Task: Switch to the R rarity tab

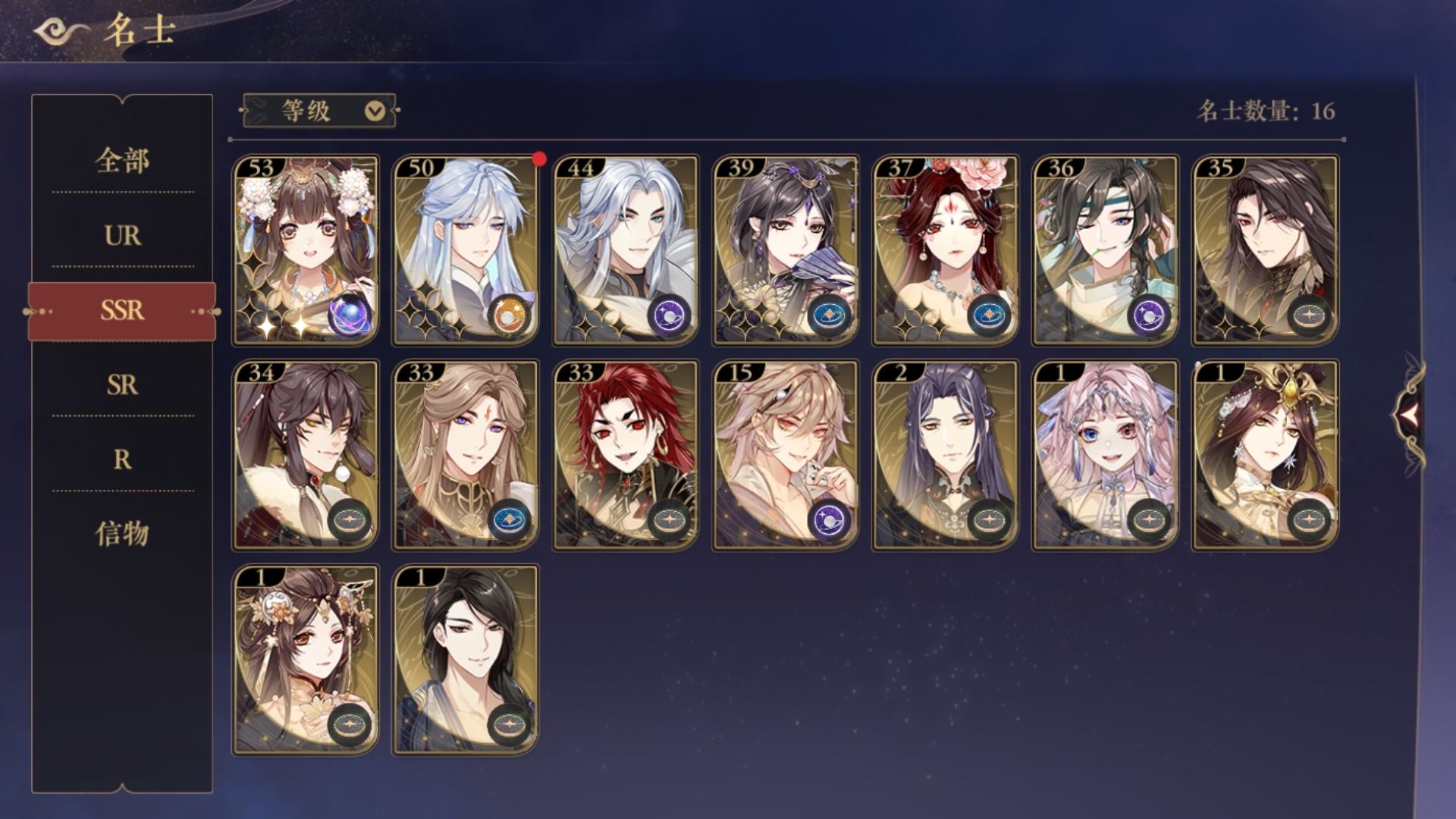Action: coord(122,459)
